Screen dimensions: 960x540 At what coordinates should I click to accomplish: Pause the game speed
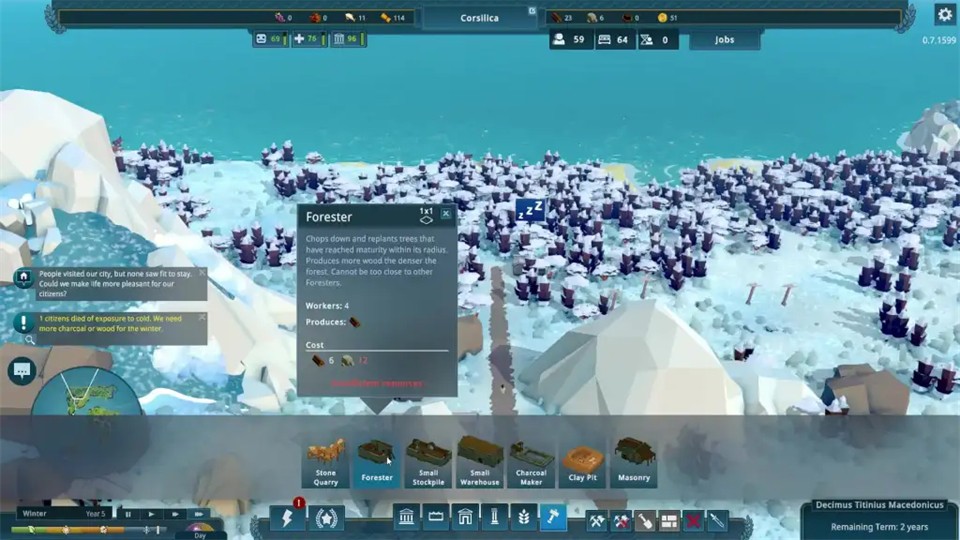pos(129,514)
